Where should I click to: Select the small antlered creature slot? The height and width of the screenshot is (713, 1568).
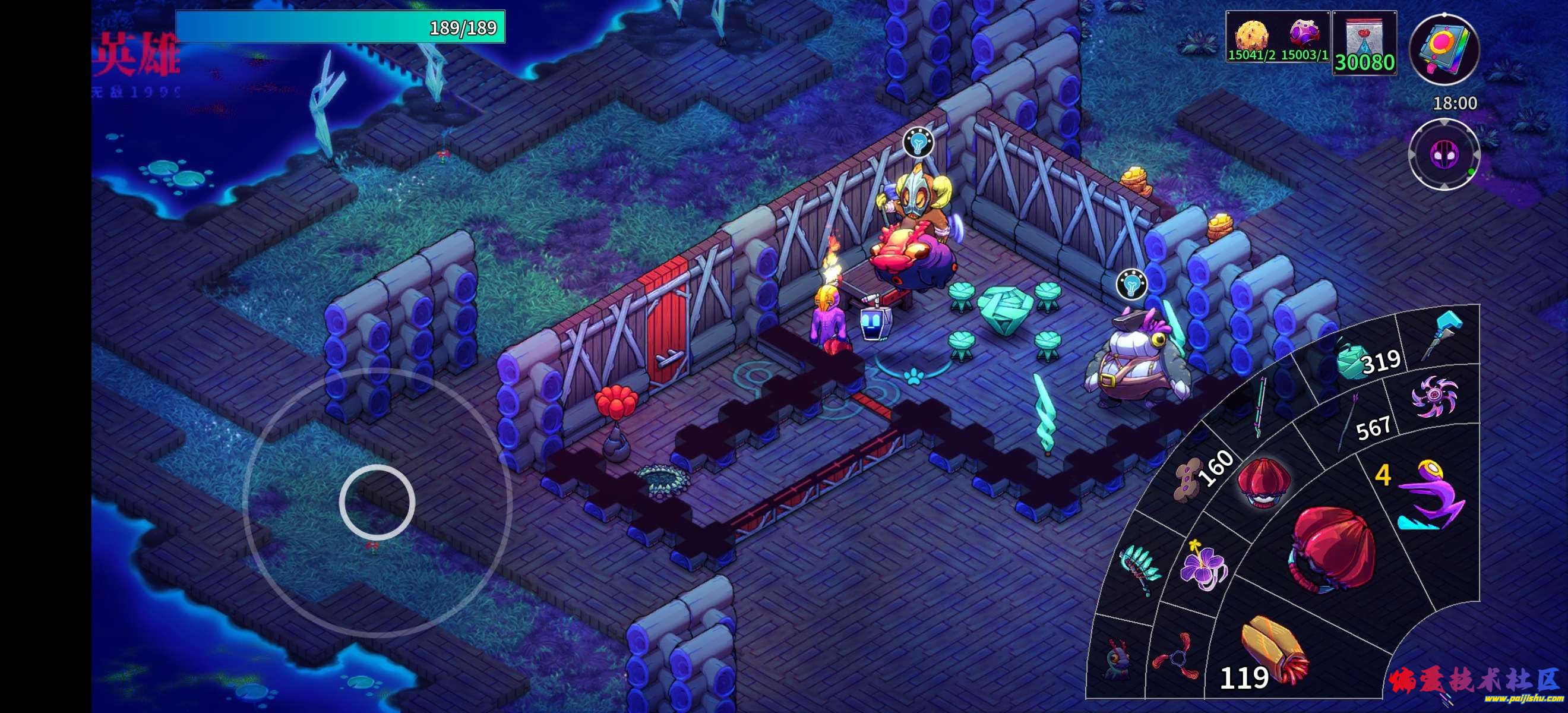pos(1115,659)
